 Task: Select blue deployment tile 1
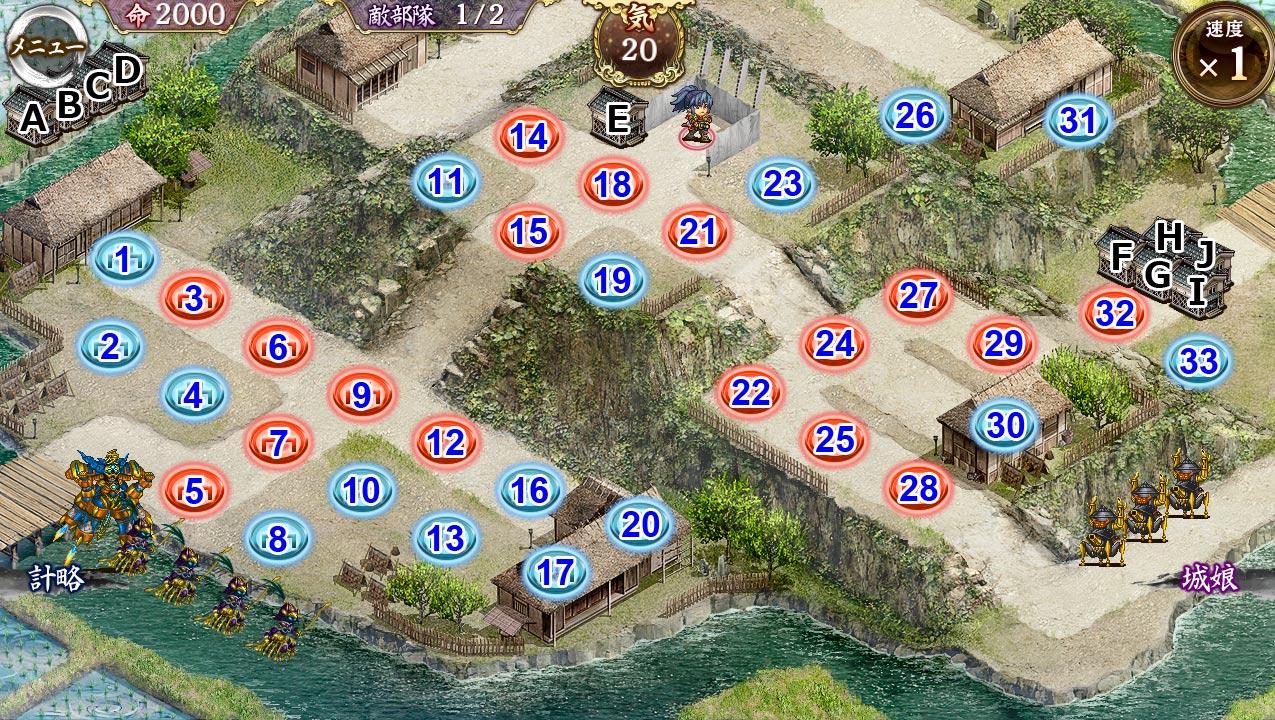pyautogui.click(x=123, y=261)
